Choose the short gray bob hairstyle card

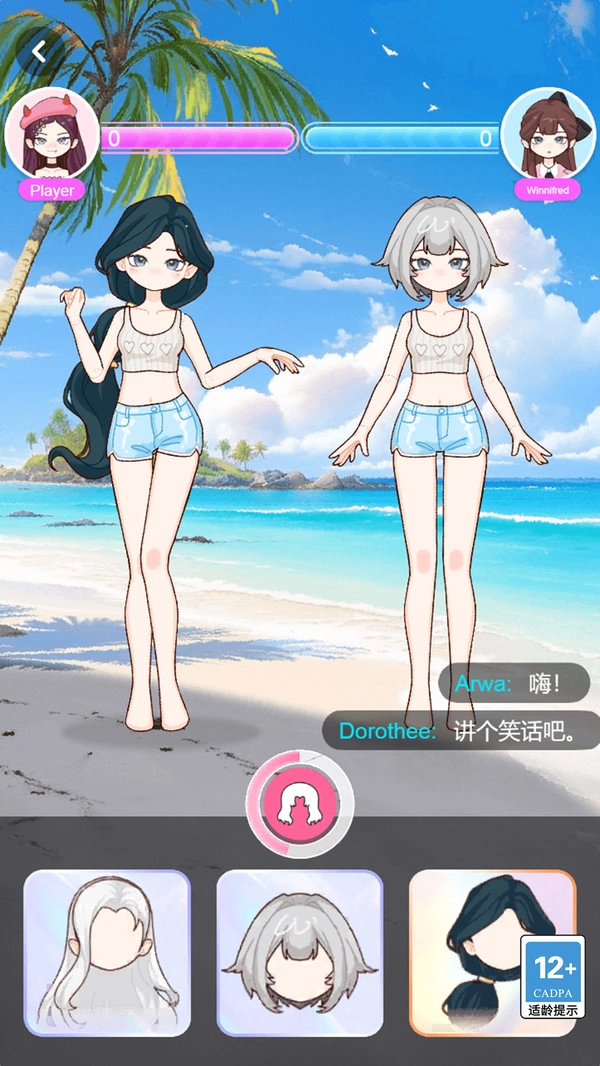[x=299, y=952]
